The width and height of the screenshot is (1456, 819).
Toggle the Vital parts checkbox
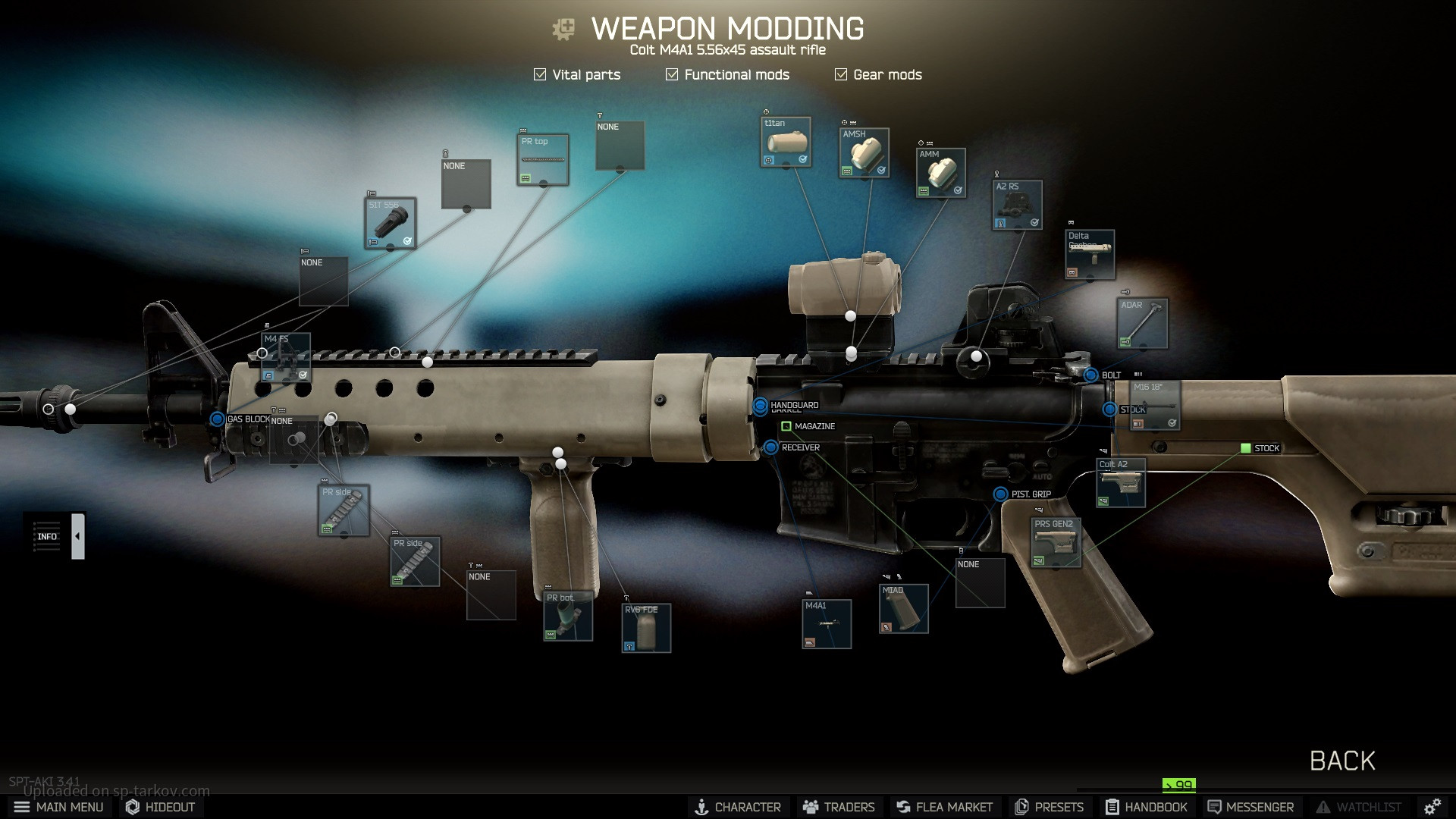pyautogui.click(x=540, y=74)
